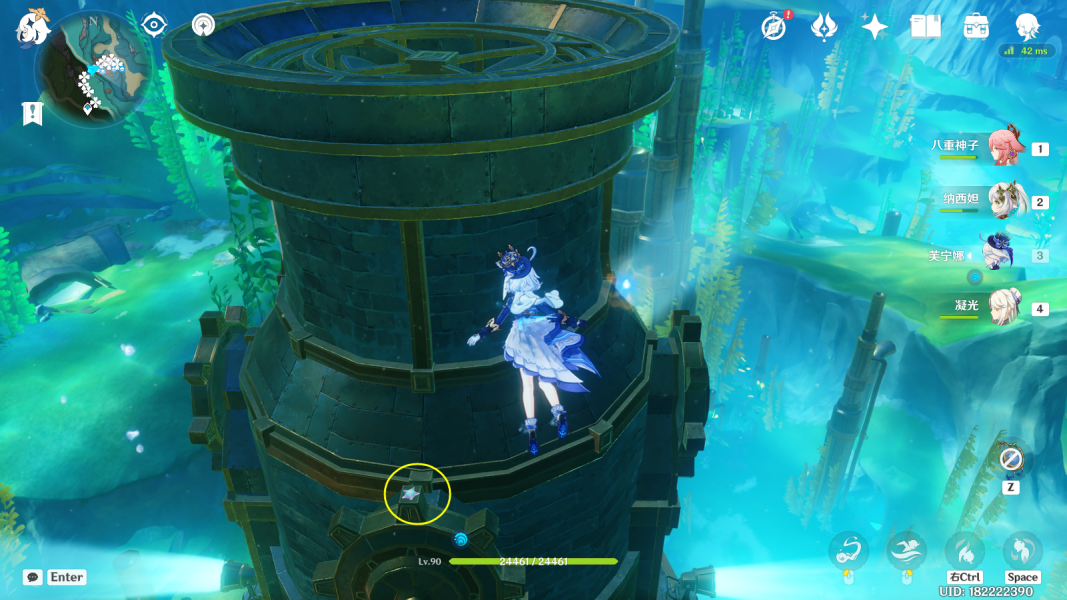This screenshot has width=1067, height=600.
Task: Activate the swimmer sprint icon
Action: pyautogui.click(x=906, y=551)
